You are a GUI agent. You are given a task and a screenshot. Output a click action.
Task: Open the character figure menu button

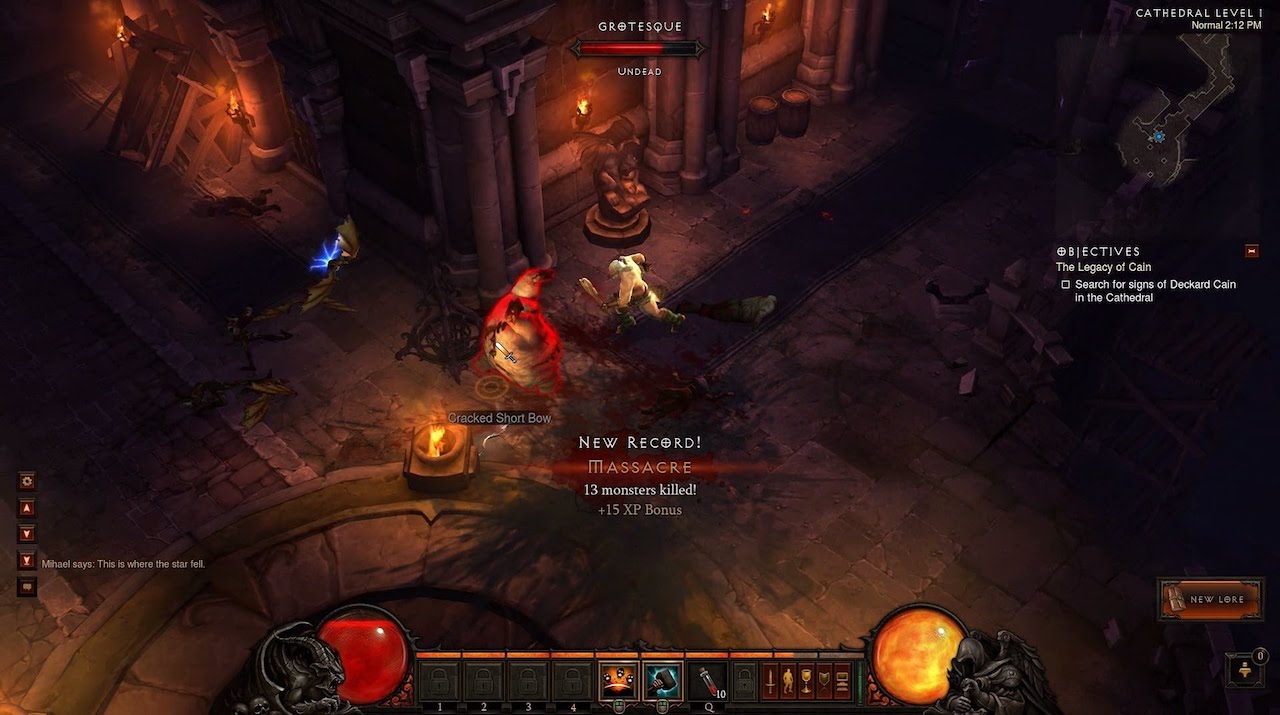pos(788,681)
